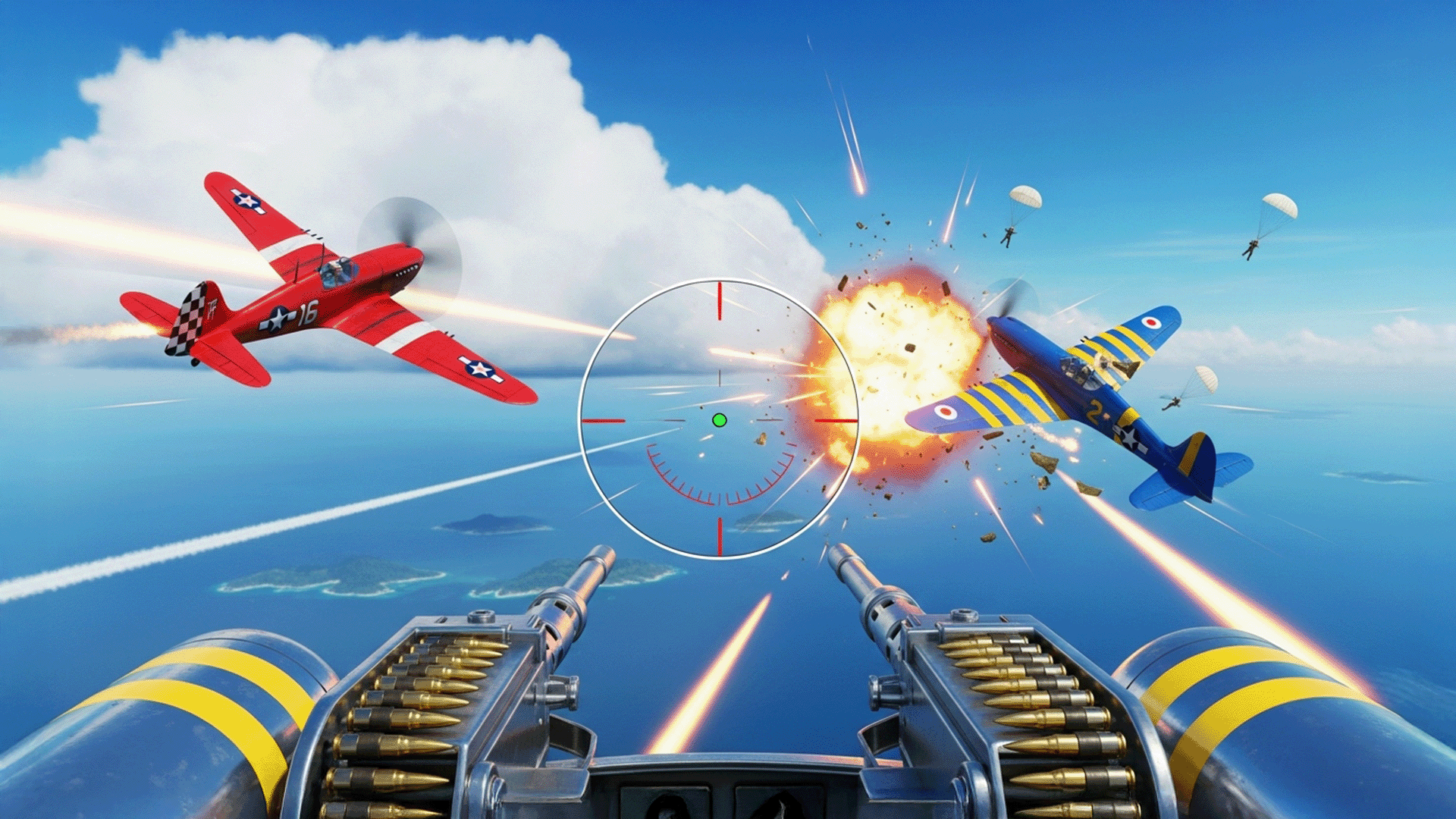Screen dimensions: 1456x819
Task: Click the green dot at reticle center
Action: coord(719,420)
